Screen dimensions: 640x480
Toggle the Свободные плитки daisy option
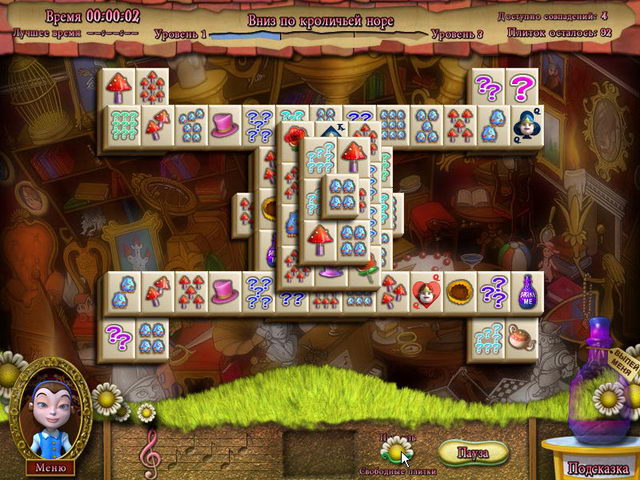[x=398, y=443]
